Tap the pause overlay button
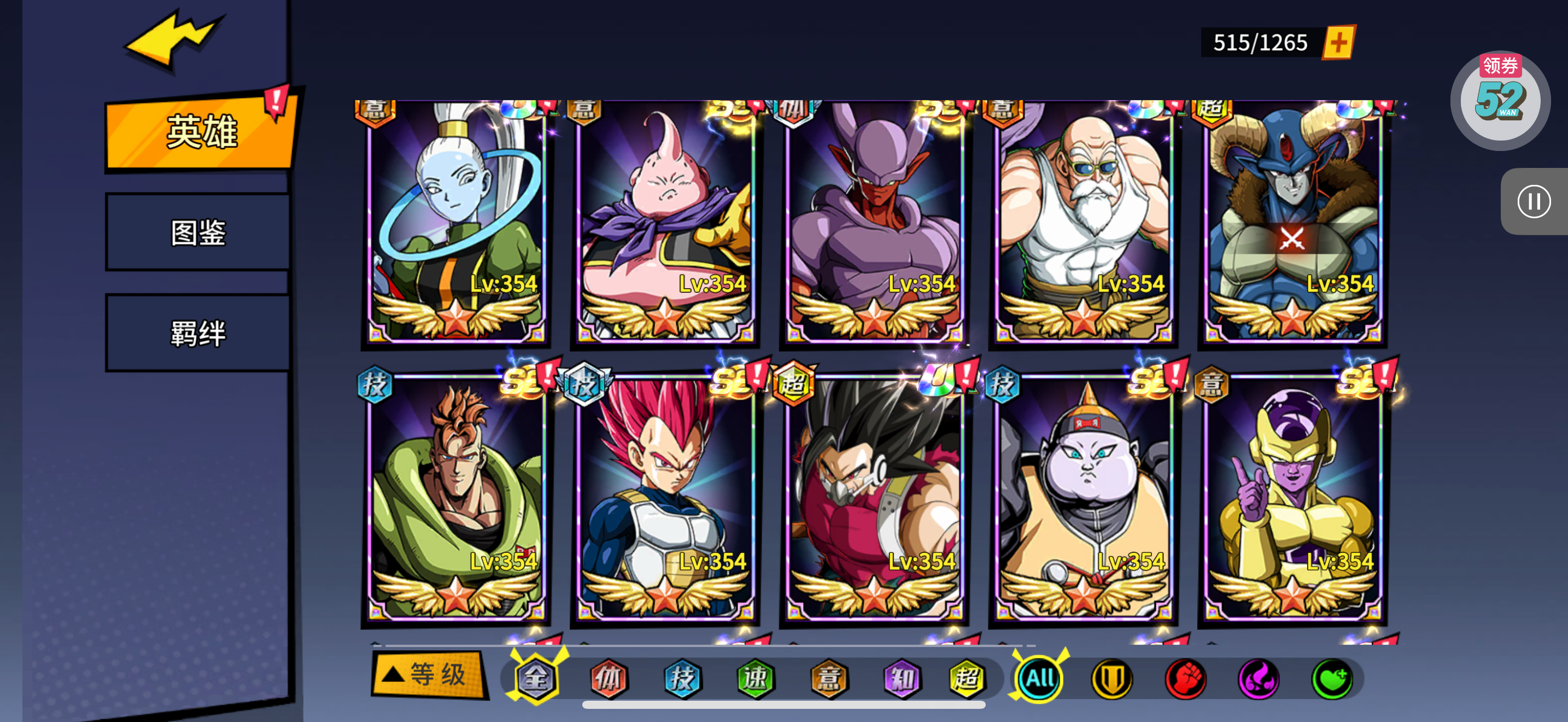 click(1534, 201)
